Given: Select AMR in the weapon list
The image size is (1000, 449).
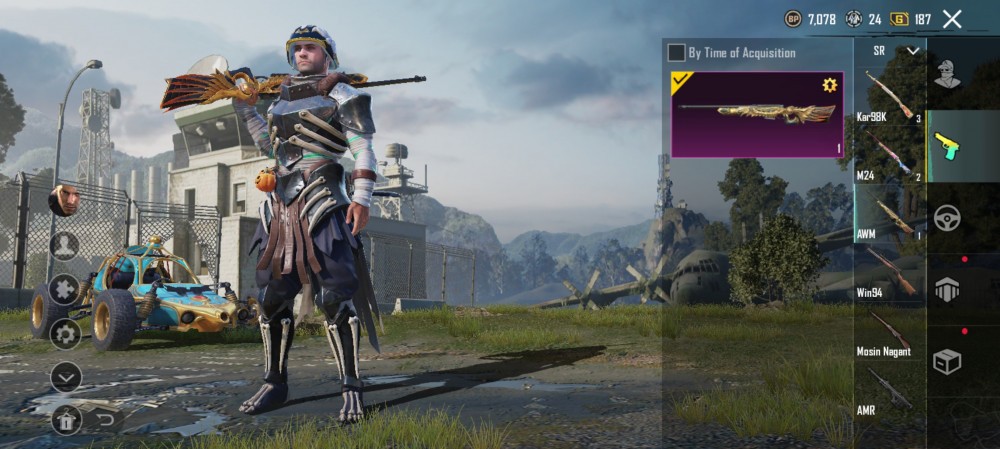Looking at the screenshot, I should click(889, 389).
